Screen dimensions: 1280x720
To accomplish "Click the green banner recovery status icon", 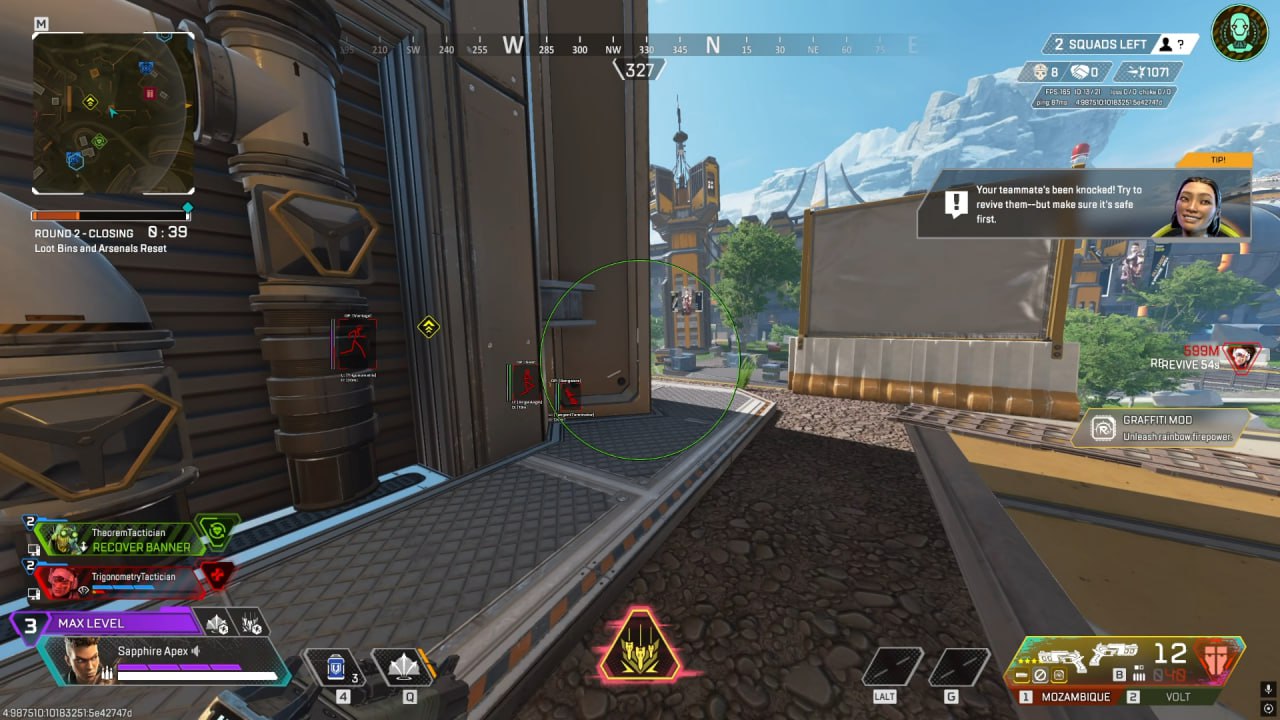I will click(218, 531).
